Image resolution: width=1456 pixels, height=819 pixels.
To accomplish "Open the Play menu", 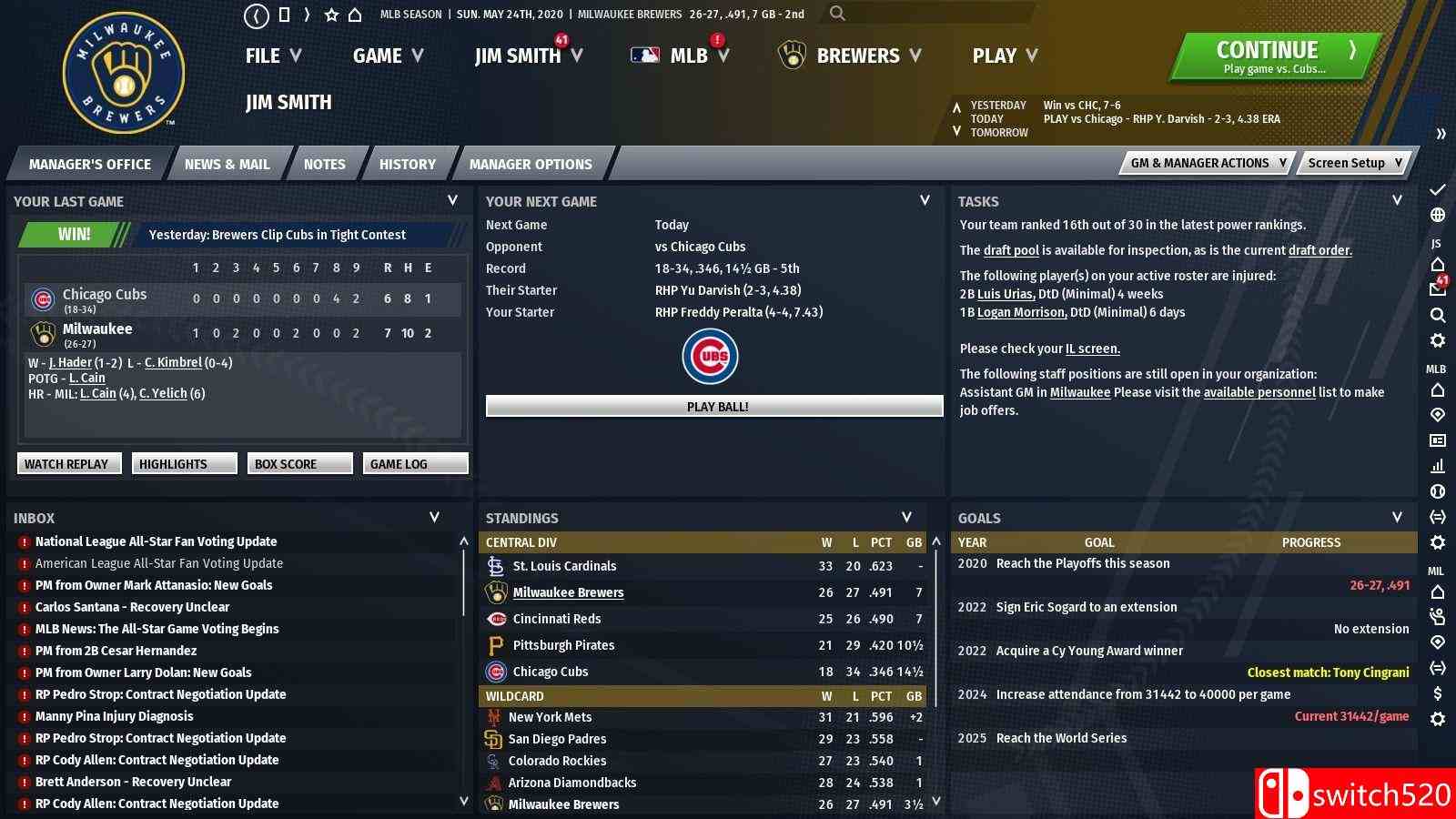I will point(1005,56).
